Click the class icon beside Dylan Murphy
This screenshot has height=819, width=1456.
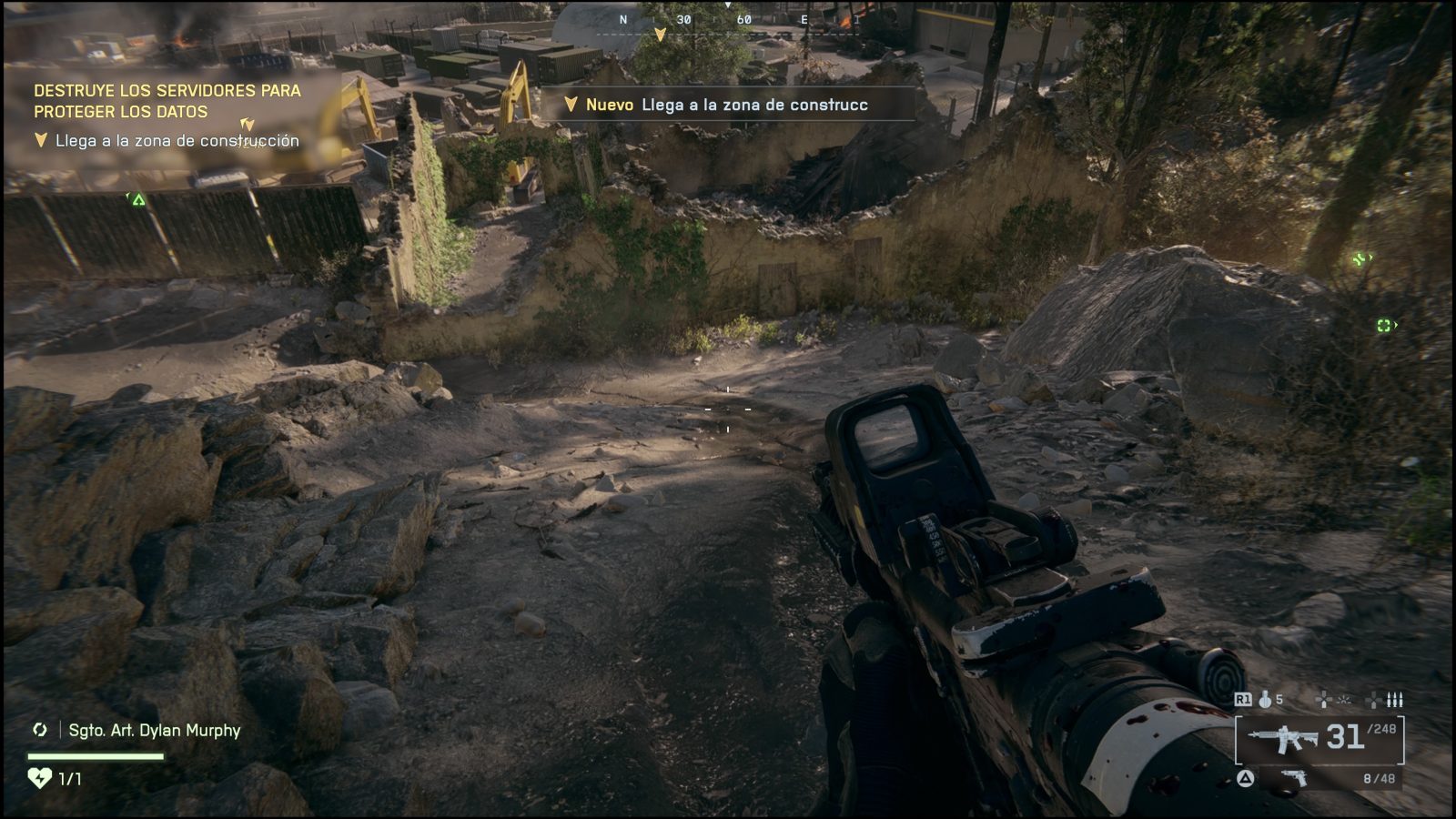(40, 730)
